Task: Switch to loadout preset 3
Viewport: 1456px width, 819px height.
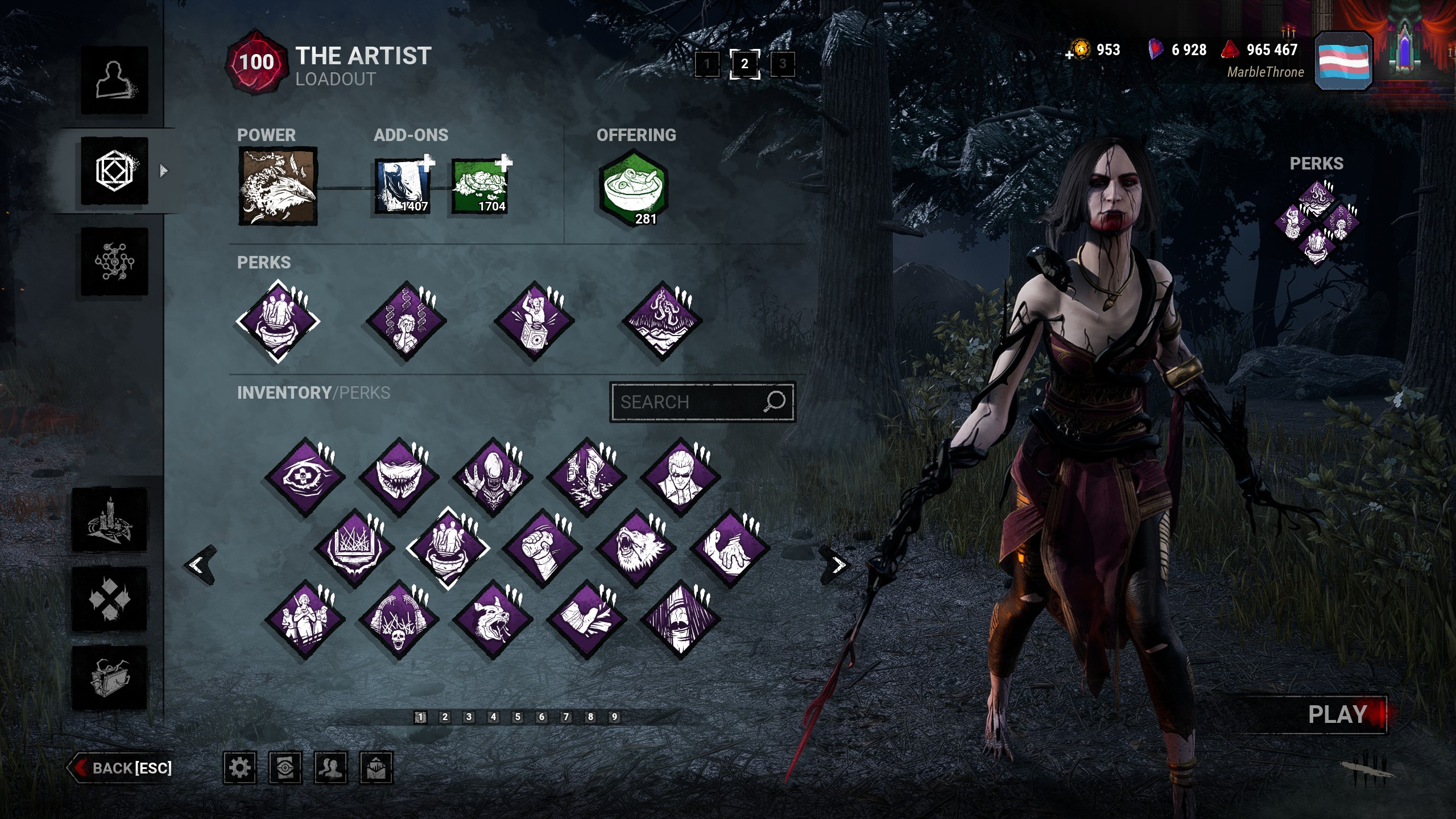Action: [783, 64]
